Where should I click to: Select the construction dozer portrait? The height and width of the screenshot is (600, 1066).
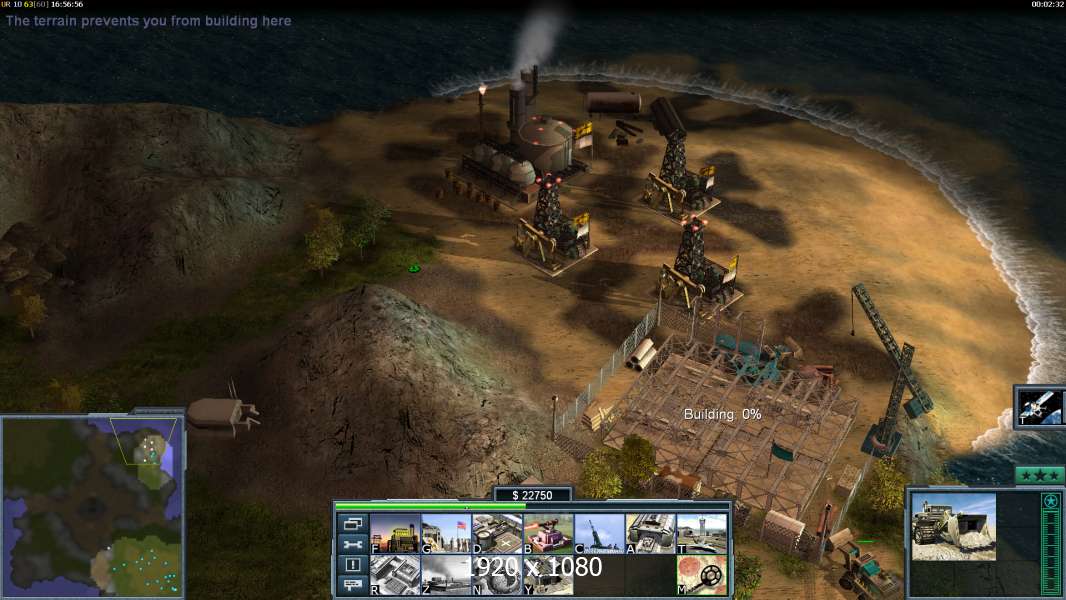click(x=953, y=526)
